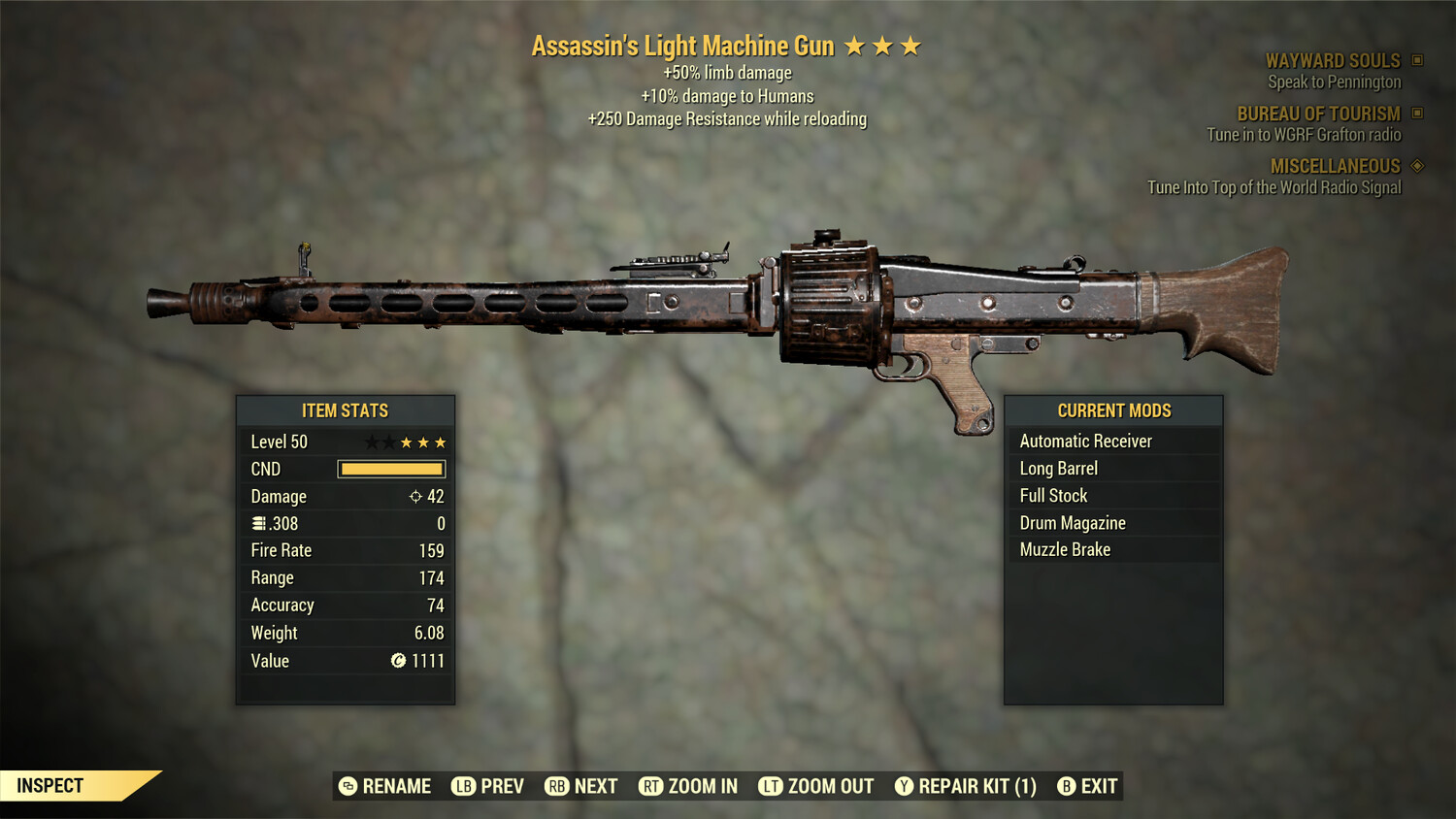Click the Y button icon for Repair Kit
Image resolution: width=1456 pixels, height=819 pixels.
tap(904, 786)
